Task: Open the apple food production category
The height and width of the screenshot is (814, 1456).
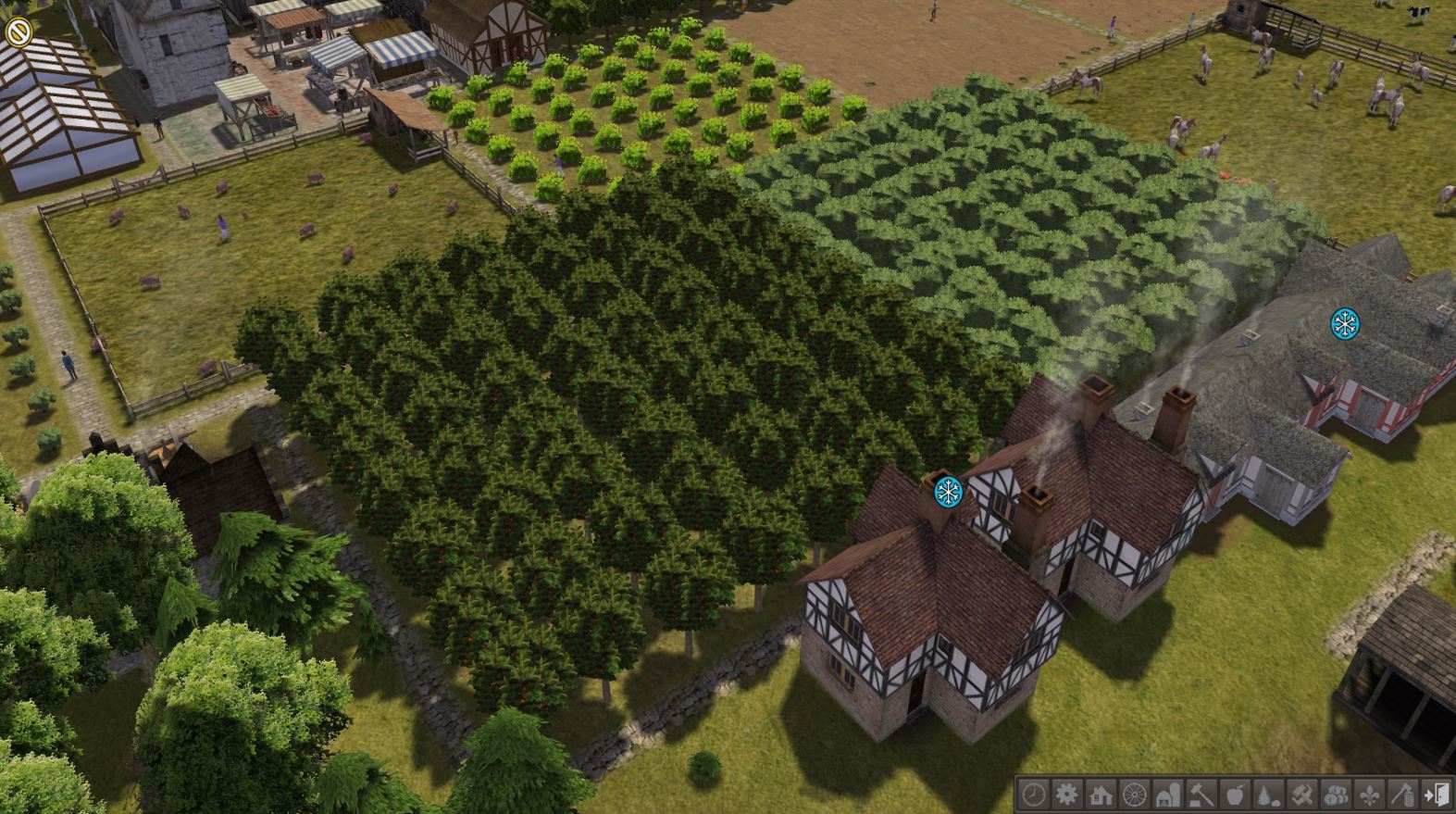Action: (1235, 794)
